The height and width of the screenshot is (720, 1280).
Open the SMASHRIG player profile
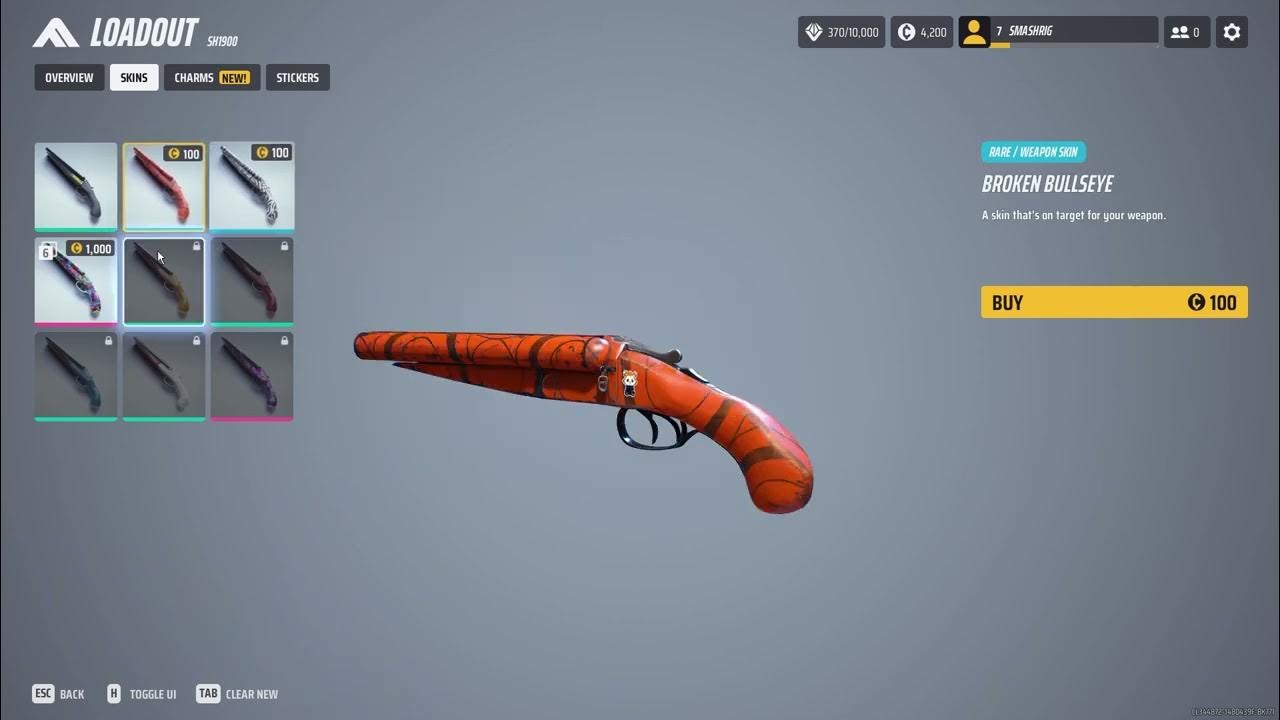(x=1058, y=32)
